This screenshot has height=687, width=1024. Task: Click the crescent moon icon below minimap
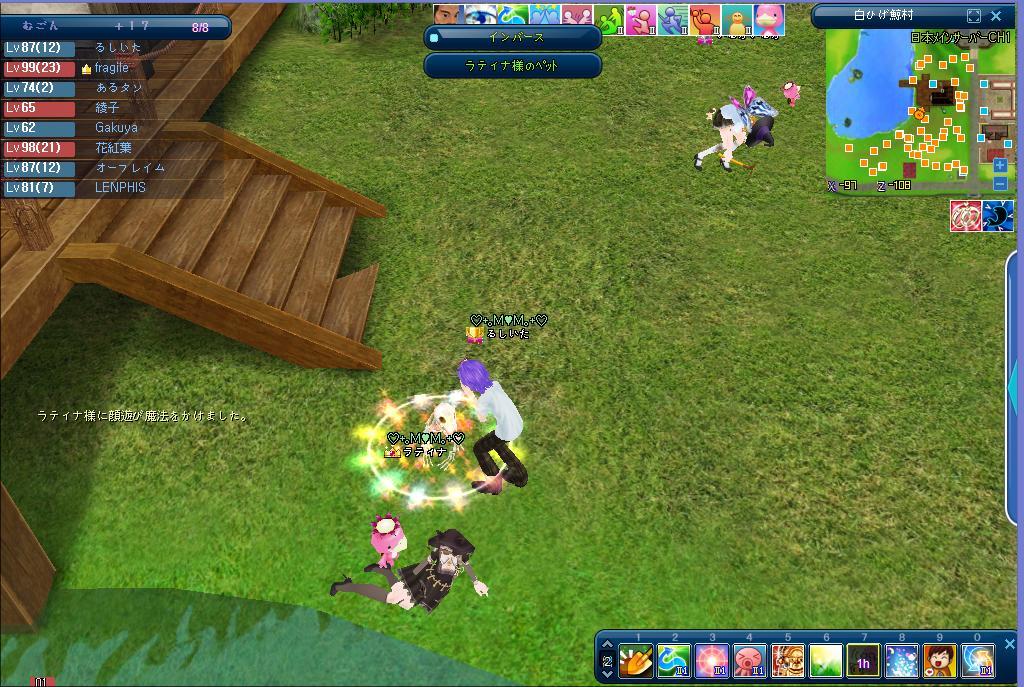pyautogui.click(x=998, y=215)
